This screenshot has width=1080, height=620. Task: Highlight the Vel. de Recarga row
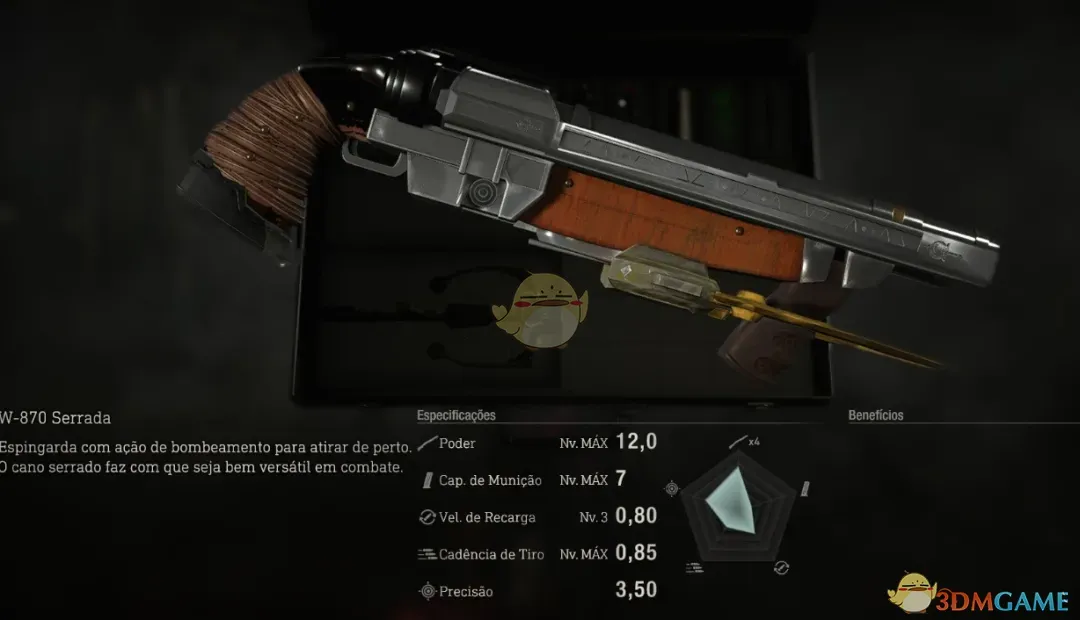tap(537, 517)
